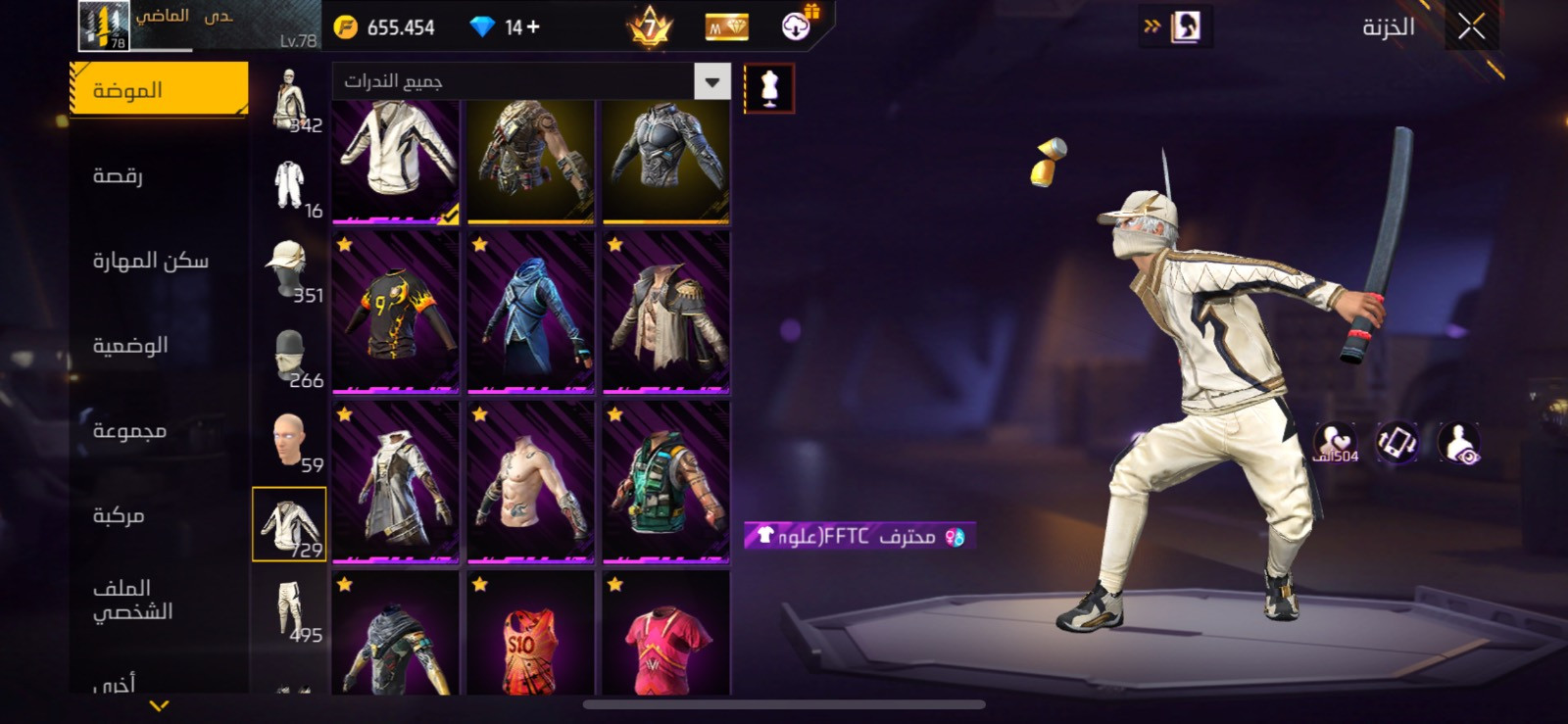Open the face mask category showing 266
The image size is (1568, 724).
[x=289, y=356]
